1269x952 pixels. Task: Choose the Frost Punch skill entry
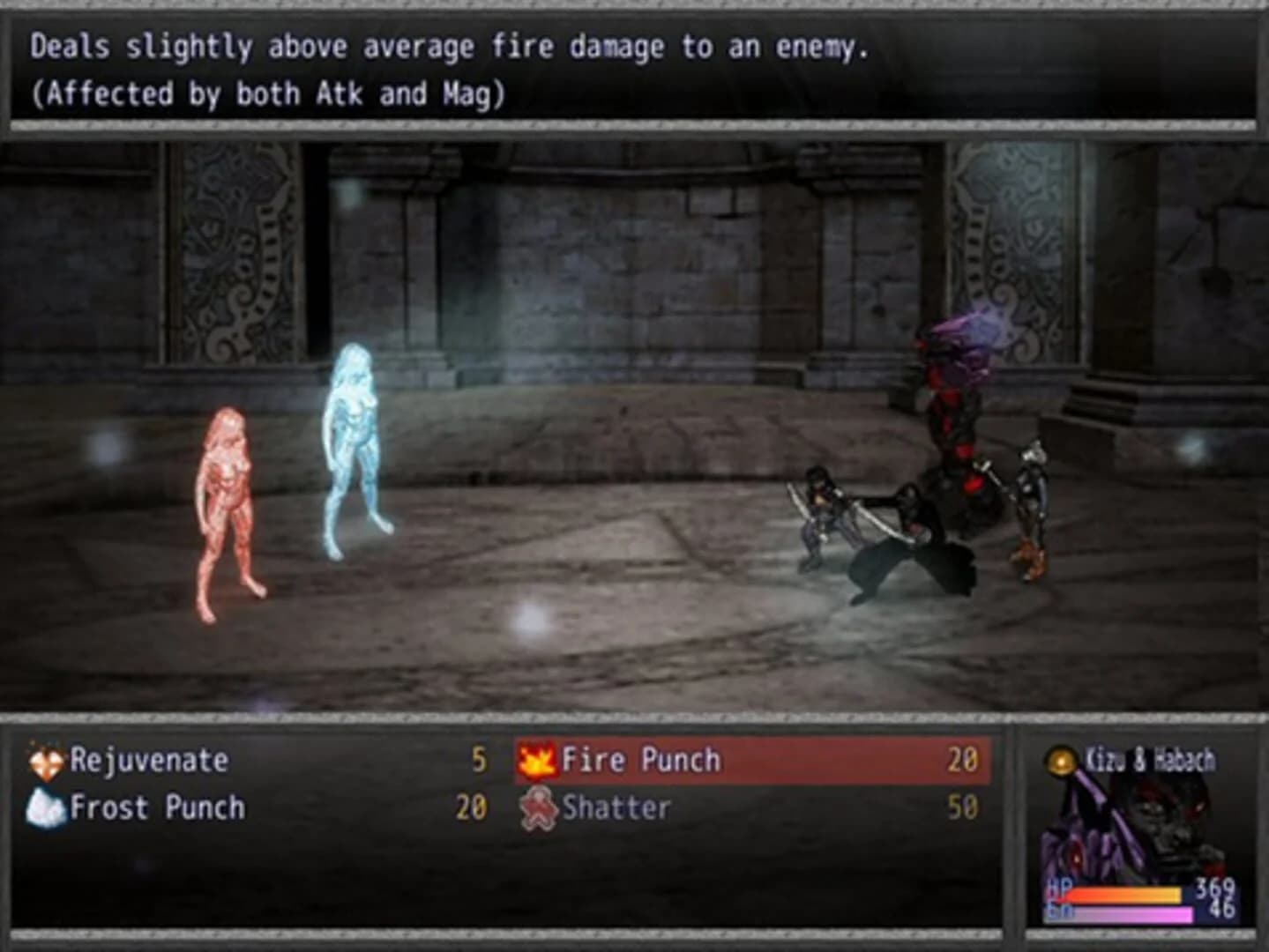click(159, 807)
